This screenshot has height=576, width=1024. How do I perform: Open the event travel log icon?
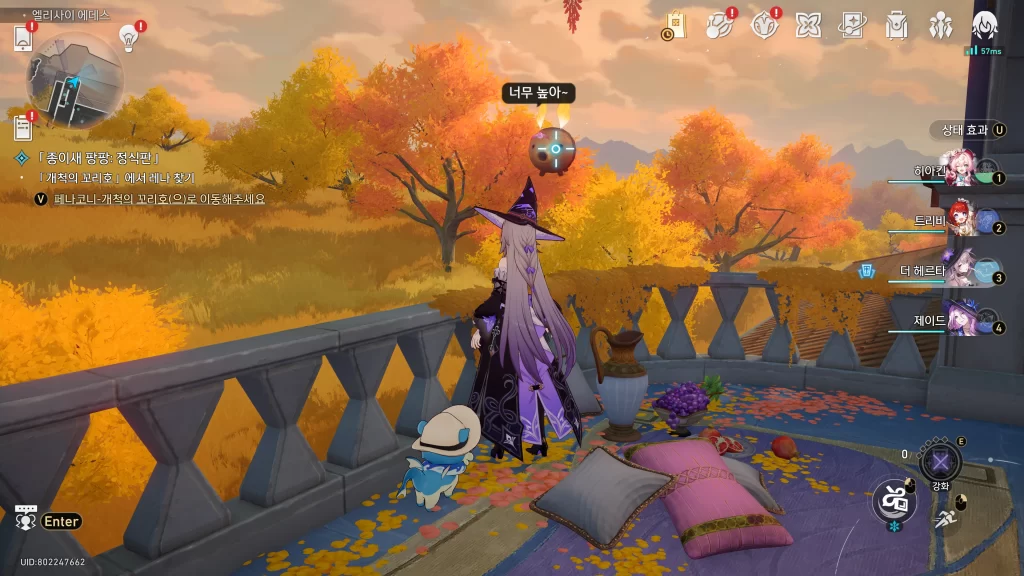pyautogui.click(x=720, y=24)
